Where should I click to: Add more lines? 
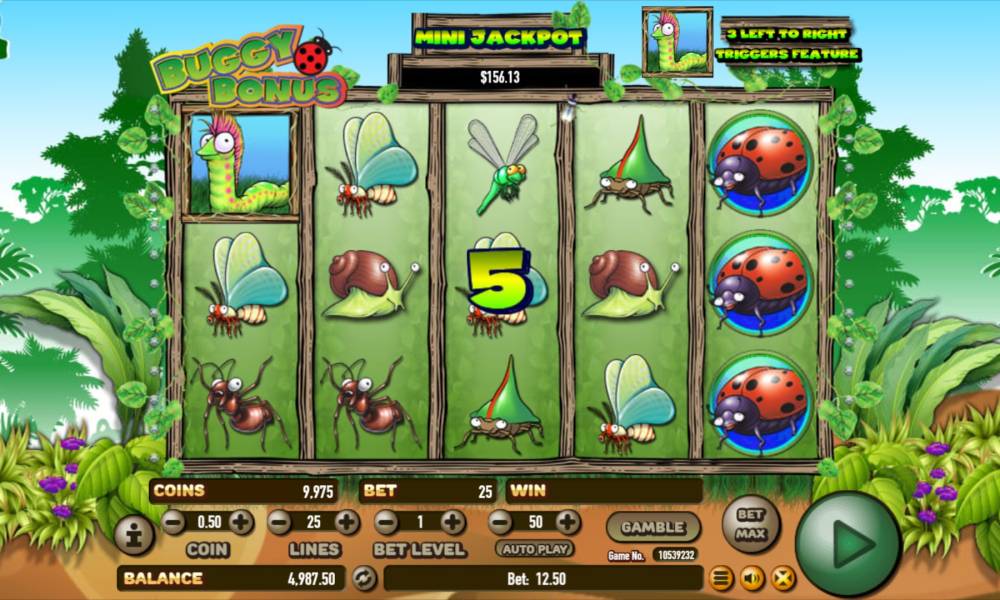[x=347, y=522]
